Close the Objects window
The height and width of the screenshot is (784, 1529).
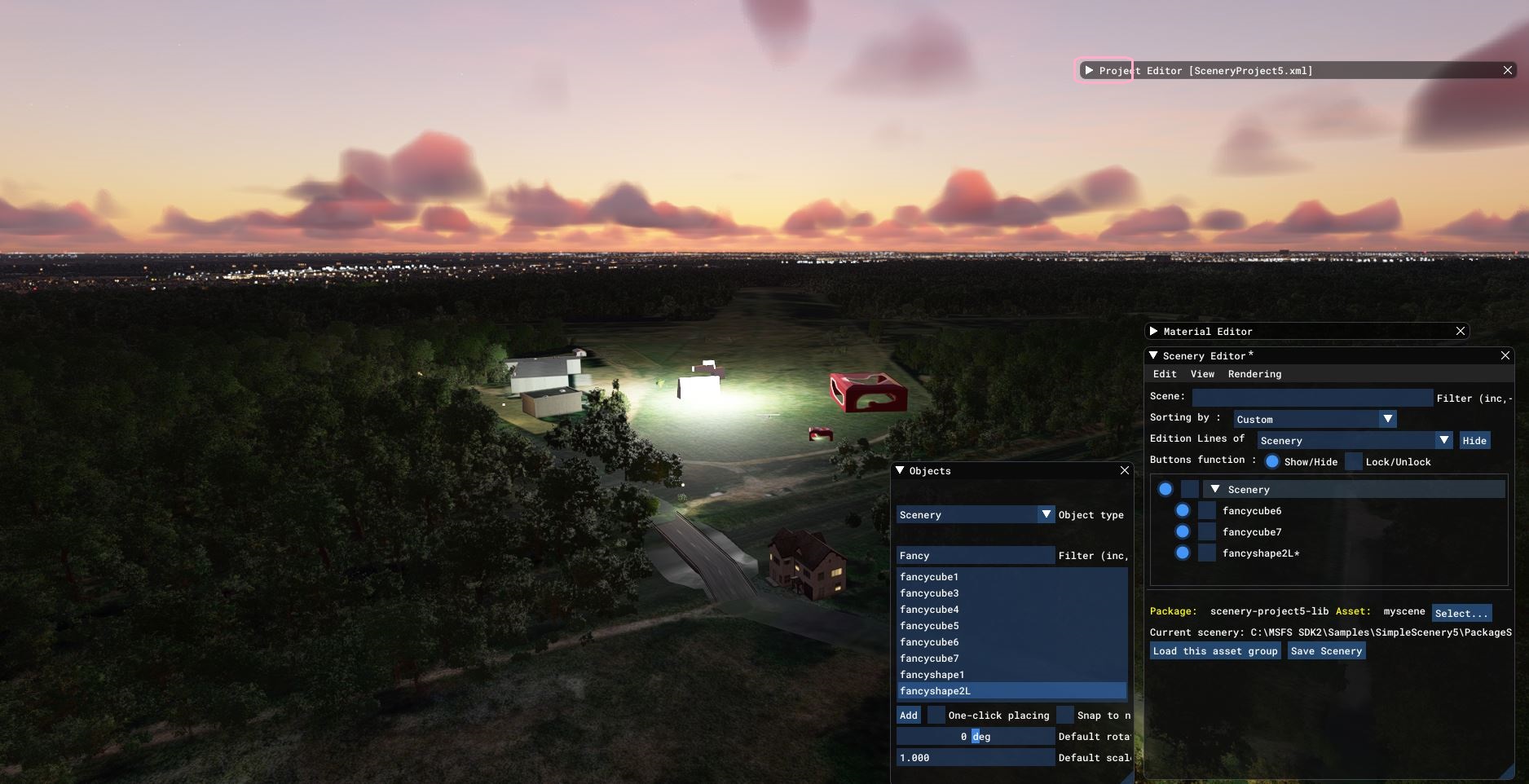pyautogui.click(x=1124, y=470)
